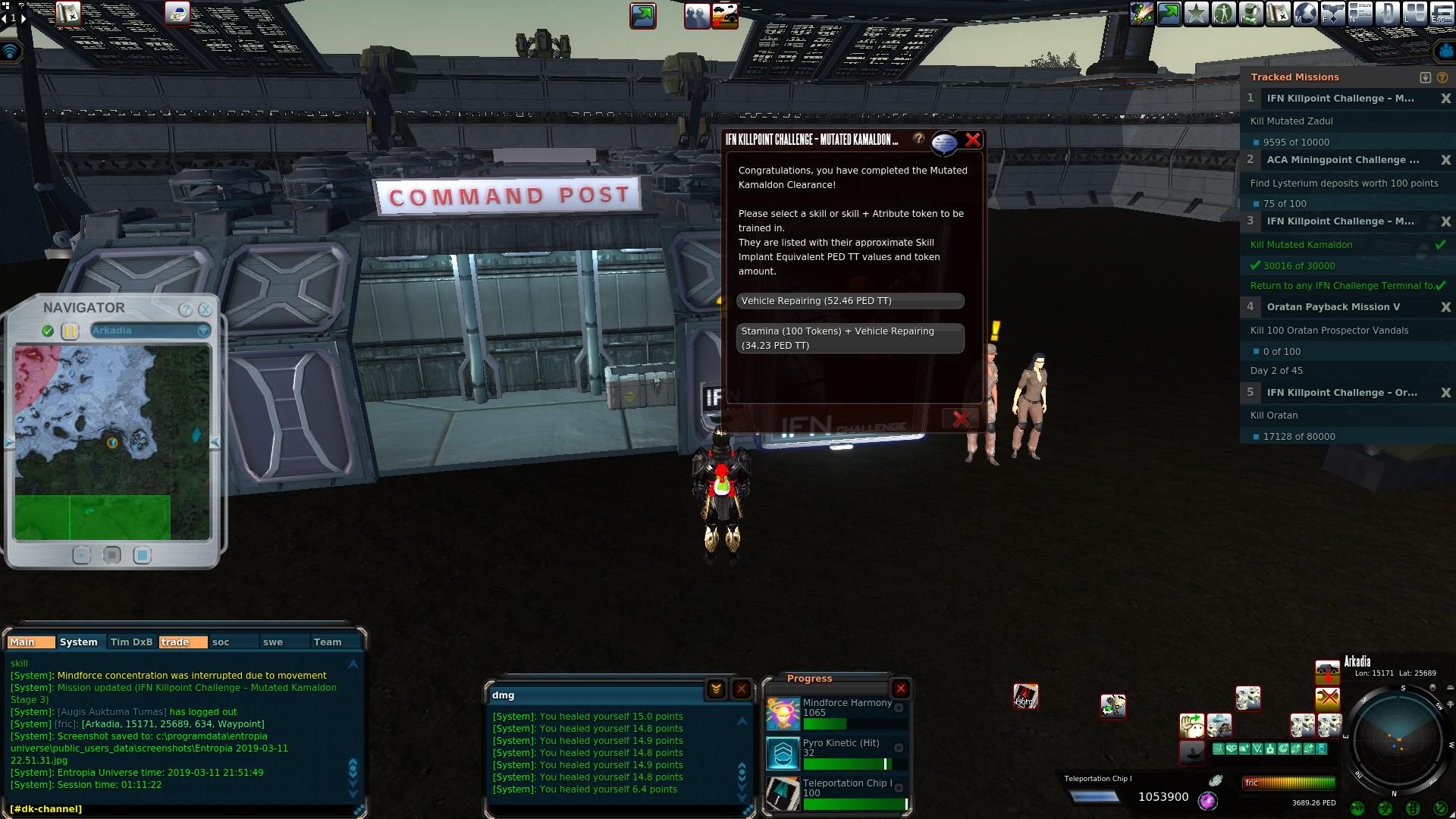
Task: Click the Navigator map
Action: [x=112, y=442]
